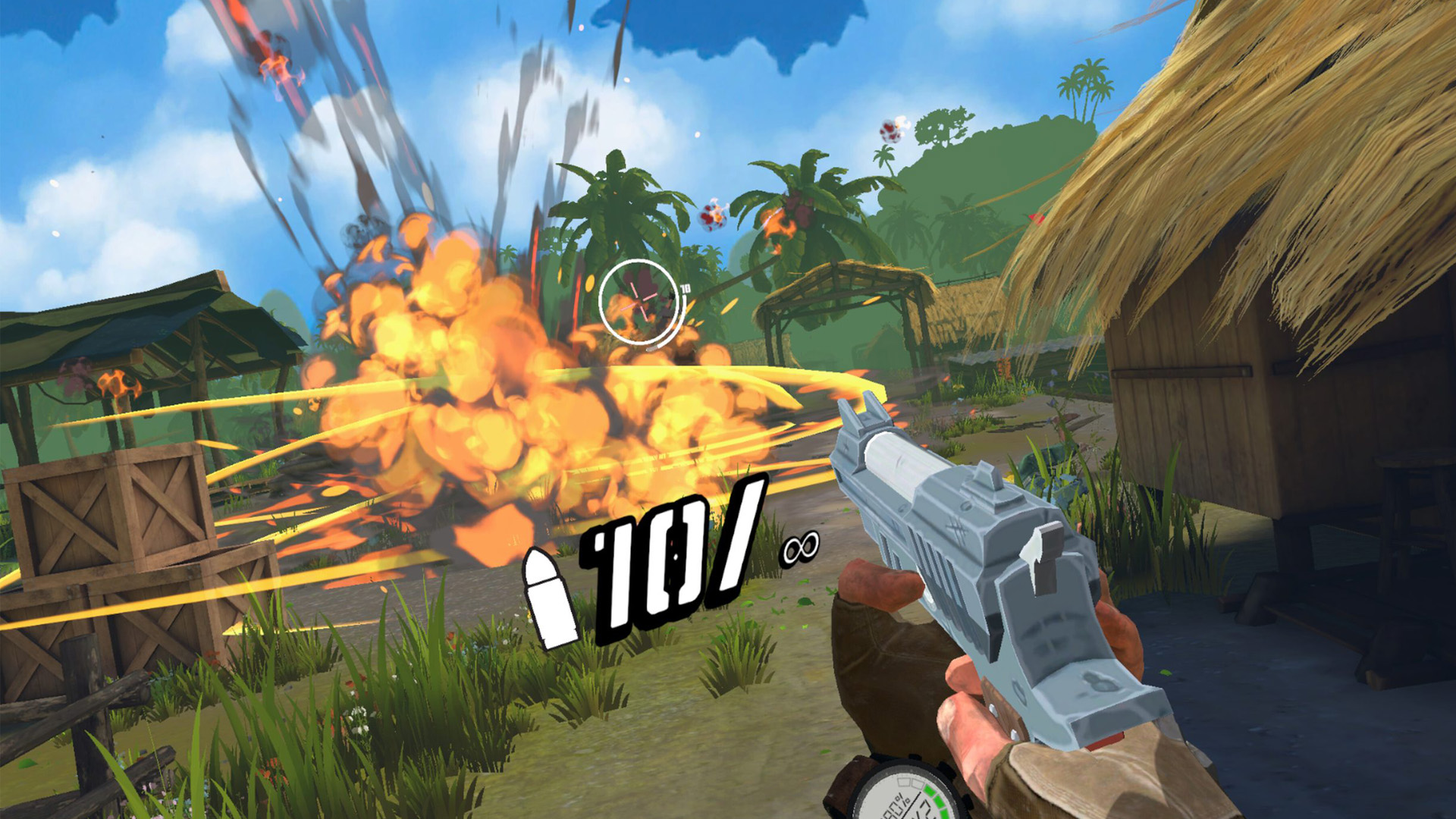Click the bullet marker at the reticle's bottom arc
This screenshot has width=1456, height=819.
[652, 349]
